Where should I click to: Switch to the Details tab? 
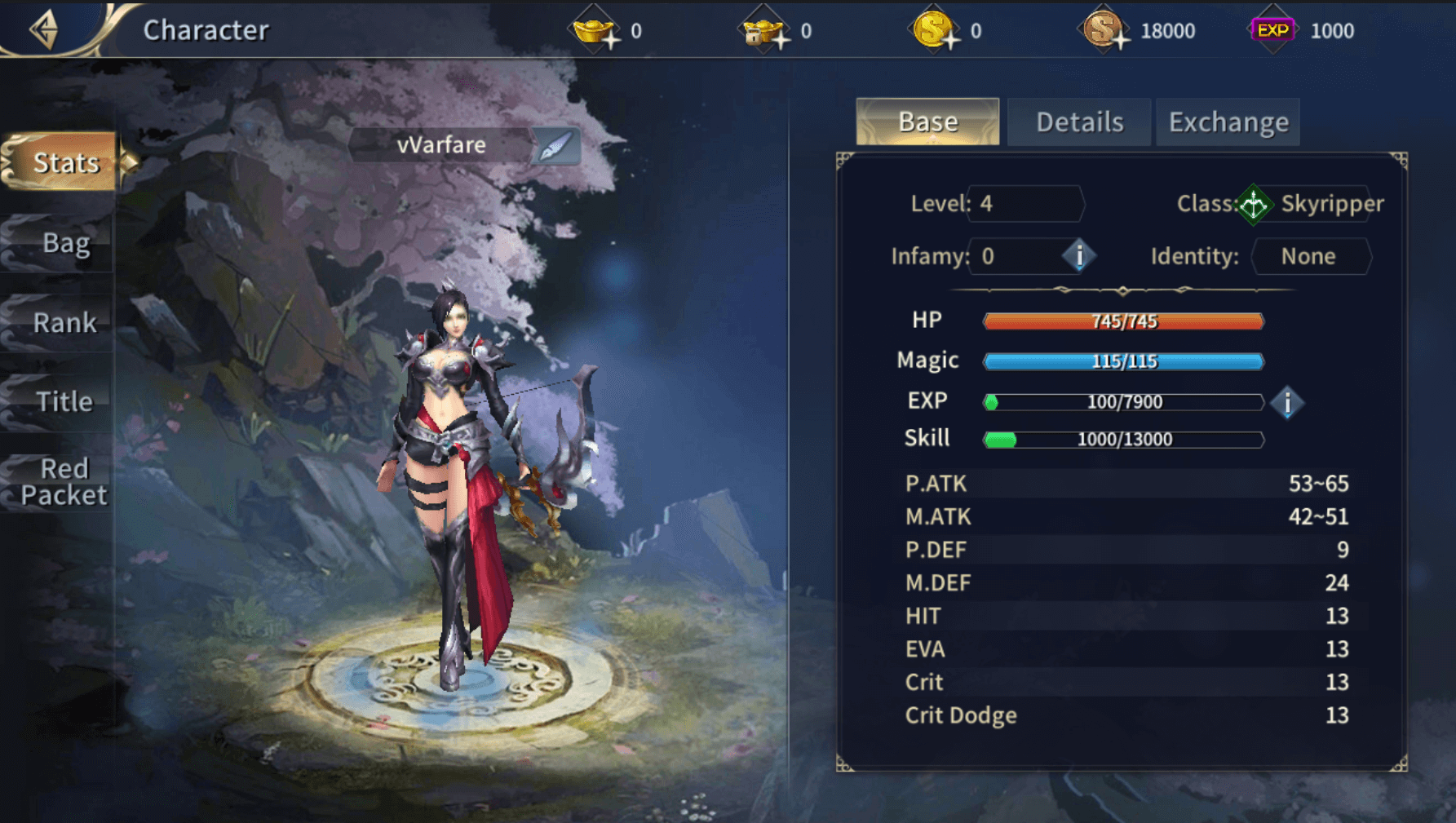1079,122
